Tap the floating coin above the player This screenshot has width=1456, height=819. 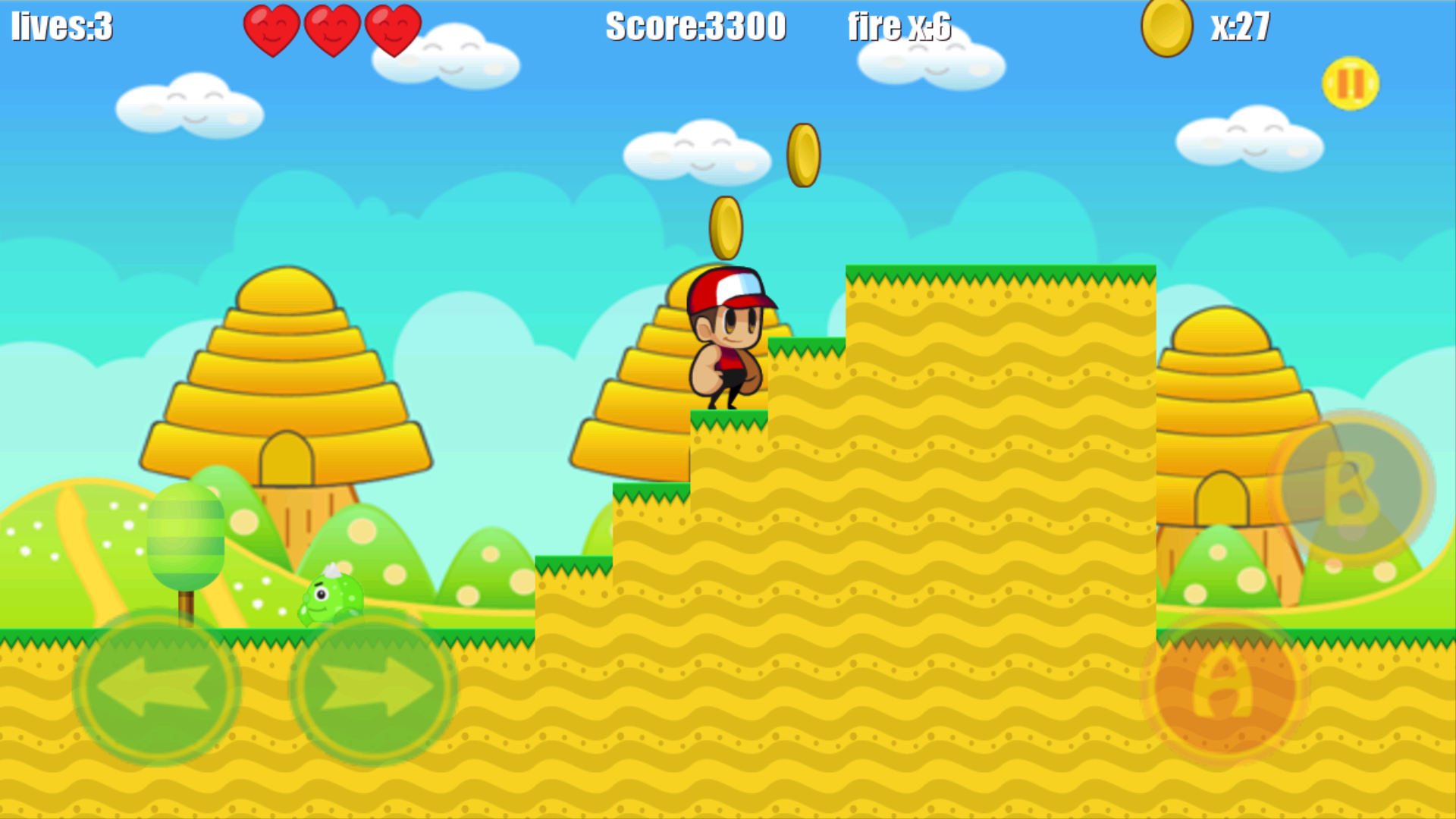pyautogui.click(x=726, y=226)
